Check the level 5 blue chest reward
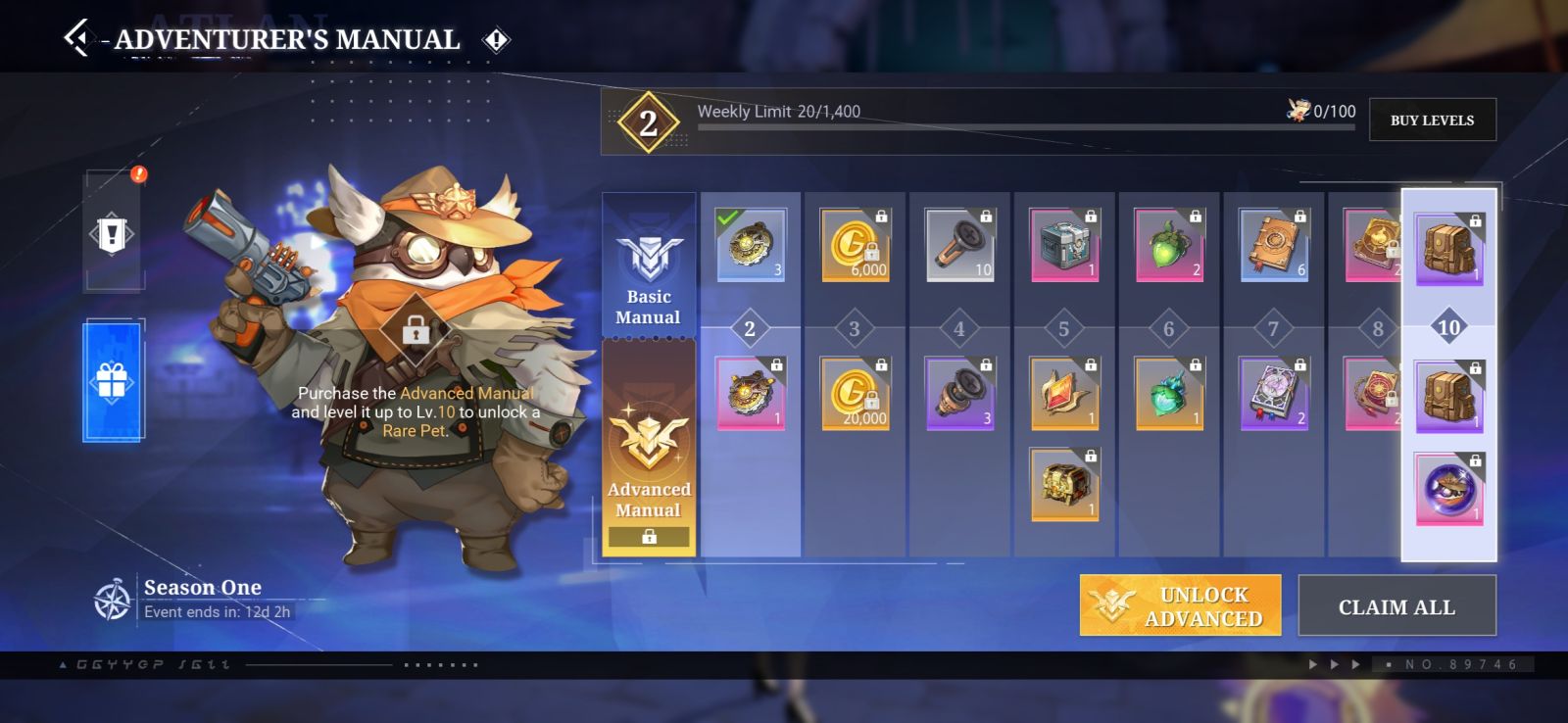 pos(1064,244)
